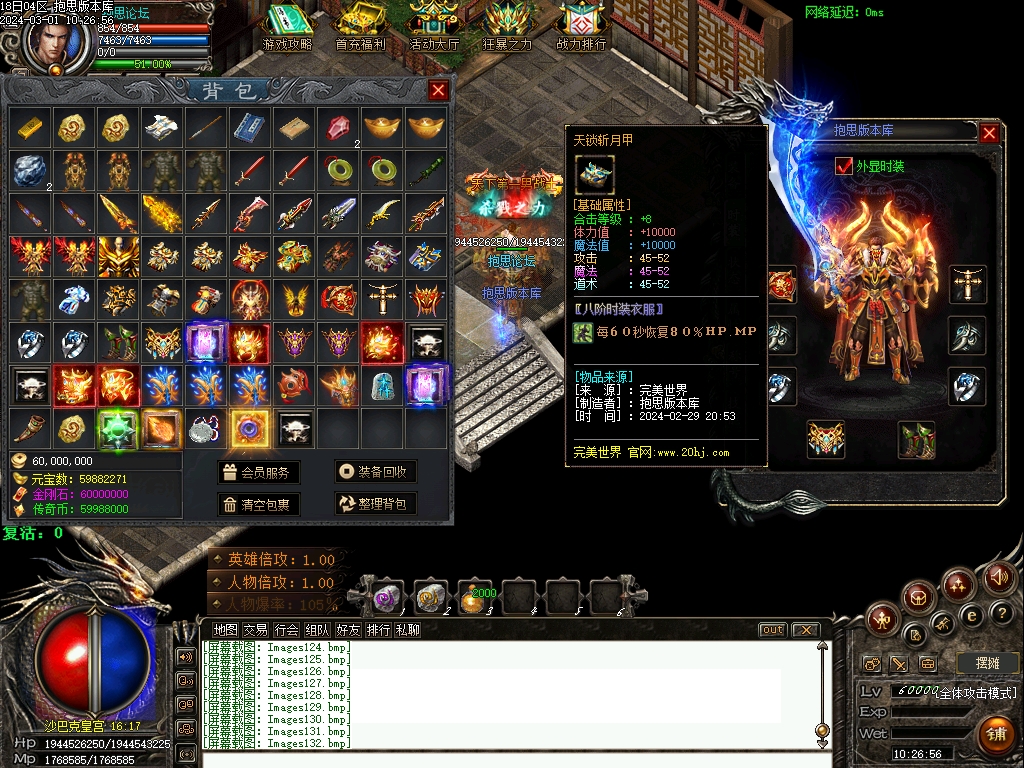
Task: Open help with the question mark button
Action: pos(1000,612)
